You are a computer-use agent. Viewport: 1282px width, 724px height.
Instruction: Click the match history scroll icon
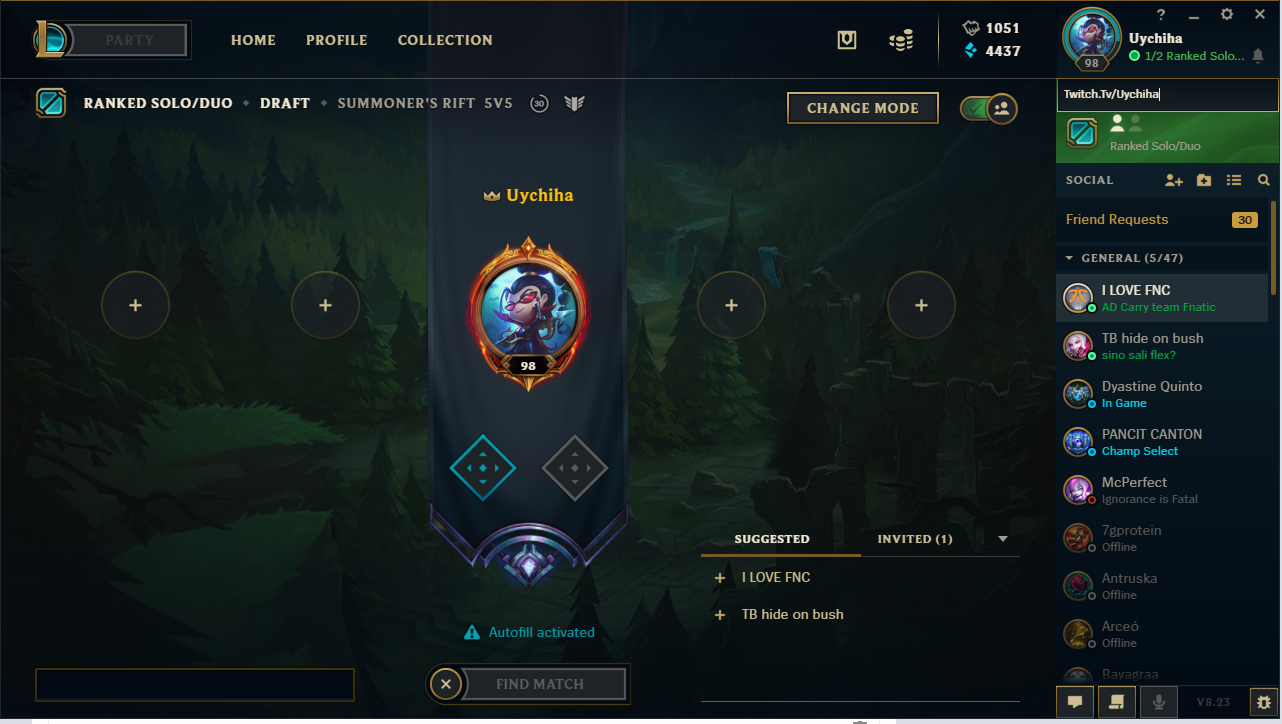pyautogui.click(x=1116, y=702)
